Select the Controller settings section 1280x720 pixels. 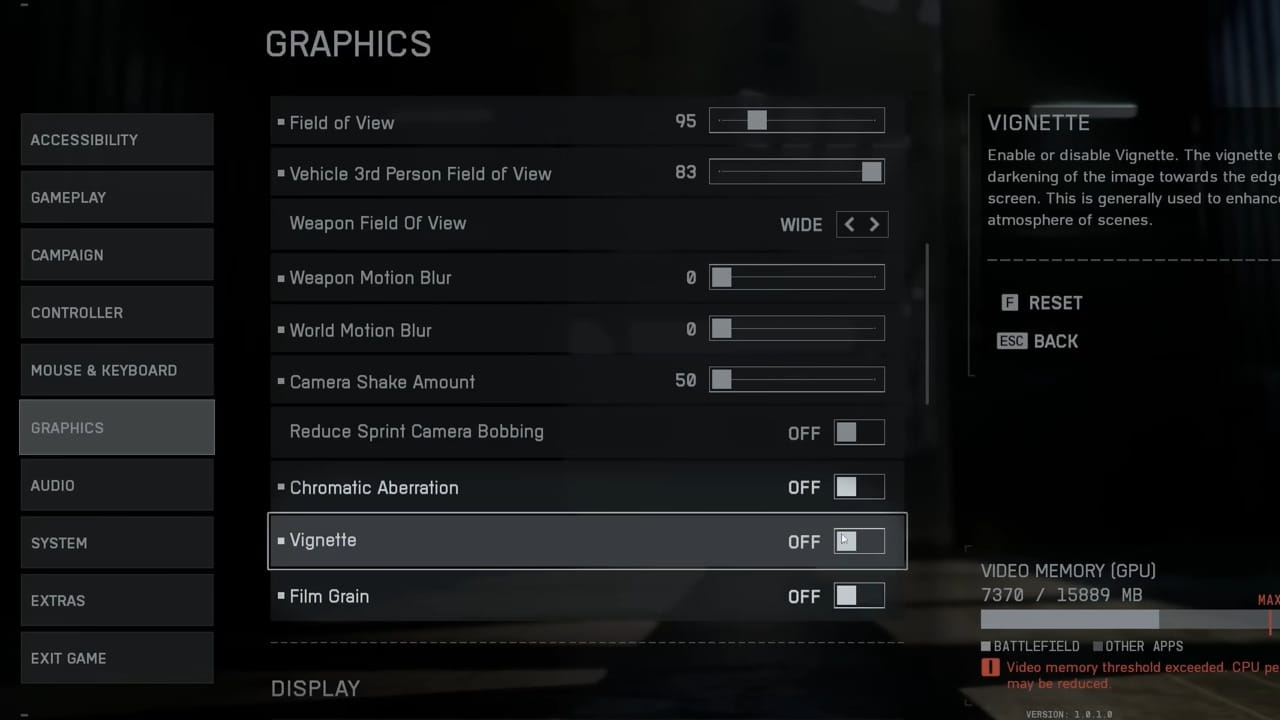coord(116,312)
